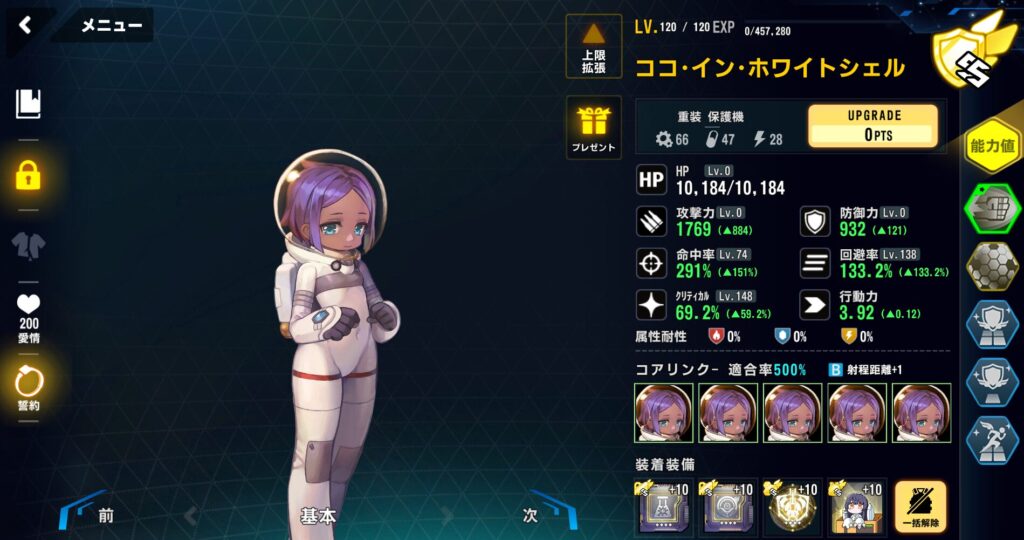
Task: Toggle the yellow padlock lock
Action: pyautogui.click(x=28, y=176)
